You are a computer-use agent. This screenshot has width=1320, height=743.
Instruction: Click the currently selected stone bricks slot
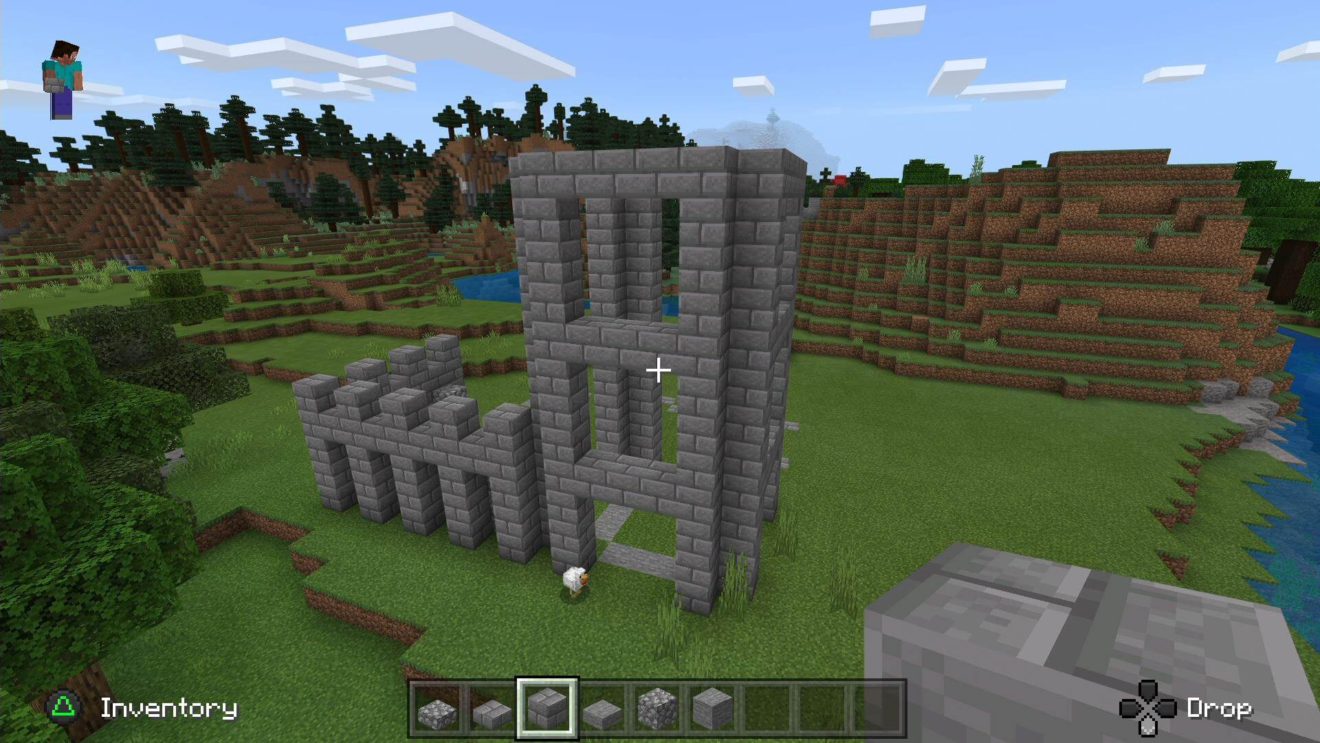pyautogui.click(x=545, y=712)
